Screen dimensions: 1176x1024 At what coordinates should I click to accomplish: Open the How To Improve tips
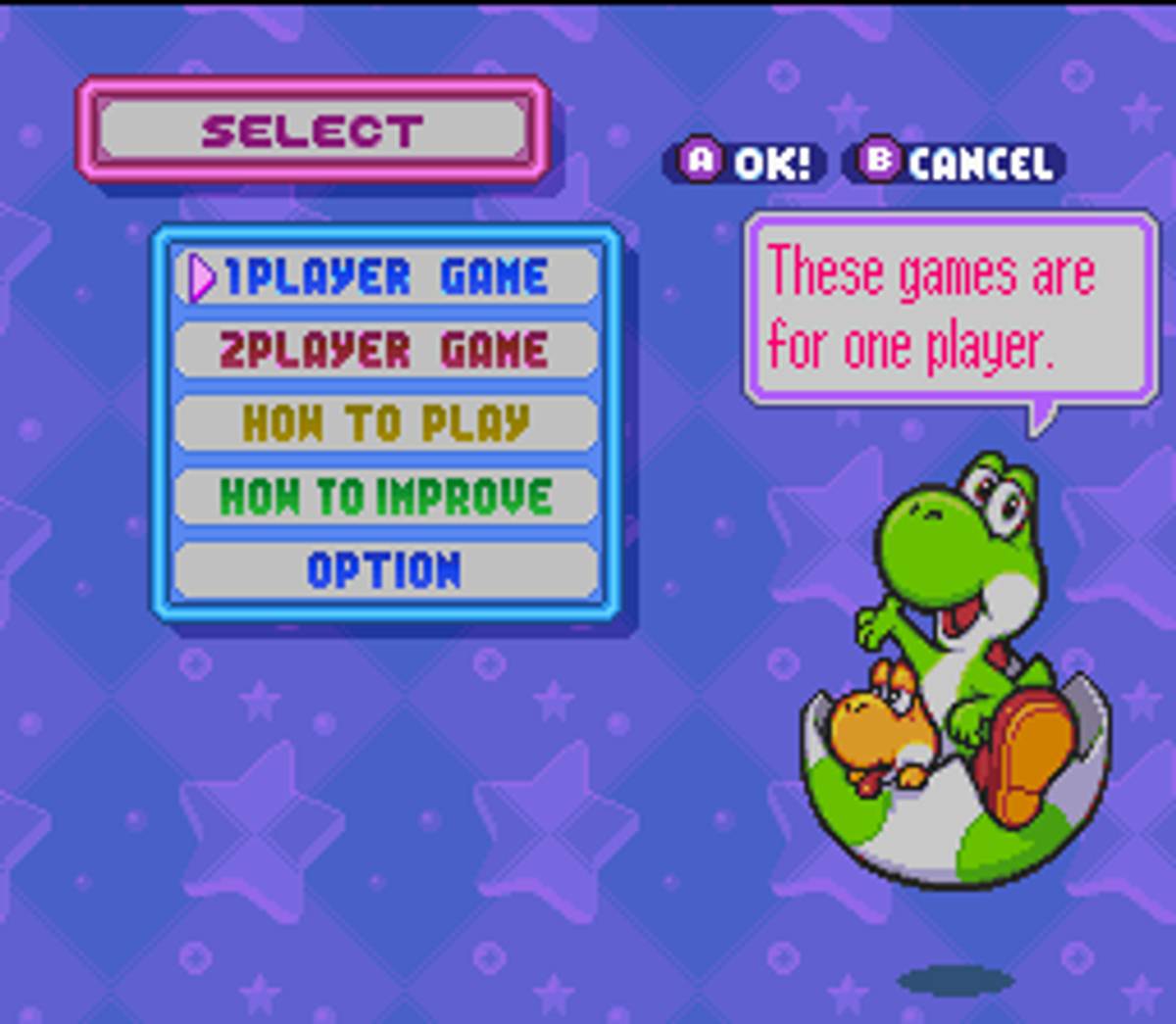[386, 497]
